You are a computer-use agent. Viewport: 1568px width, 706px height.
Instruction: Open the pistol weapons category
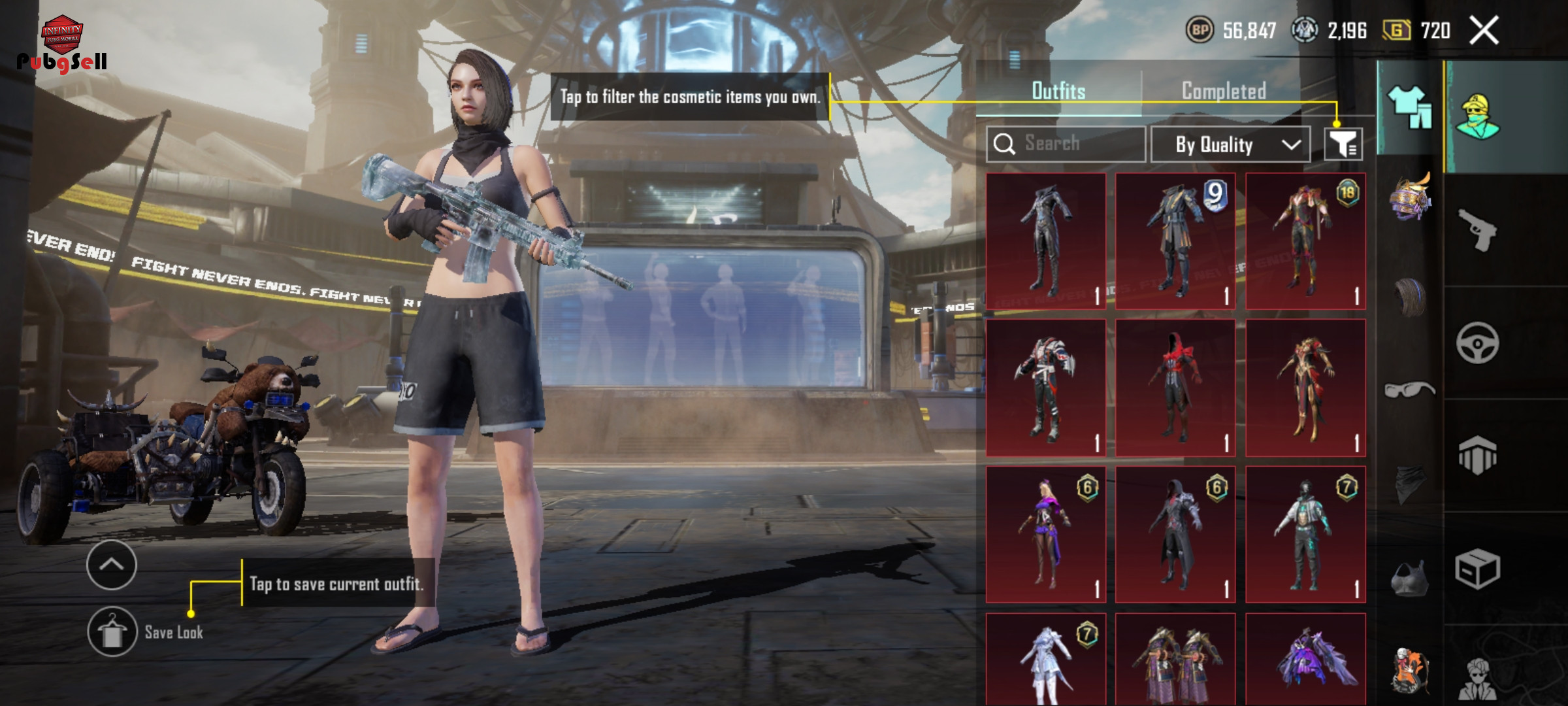click(x=1478, y=229)
